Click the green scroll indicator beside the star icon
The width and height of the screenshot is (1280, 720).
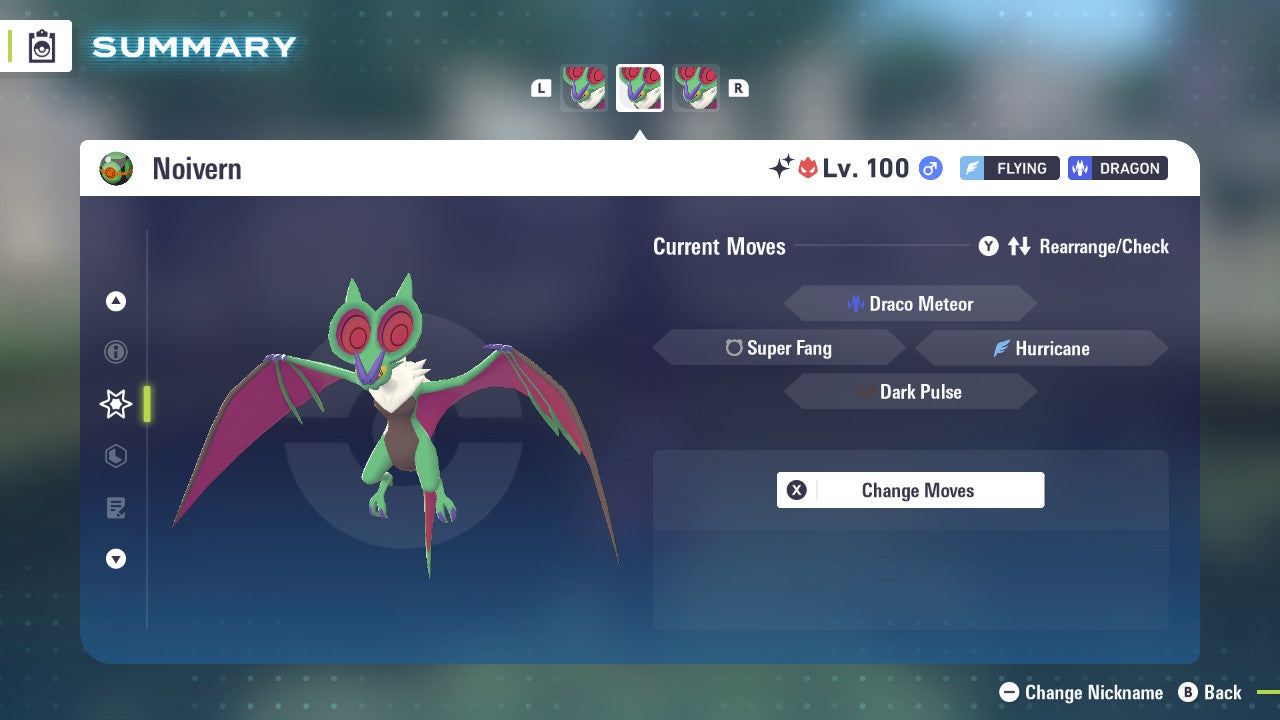(147, 404)
